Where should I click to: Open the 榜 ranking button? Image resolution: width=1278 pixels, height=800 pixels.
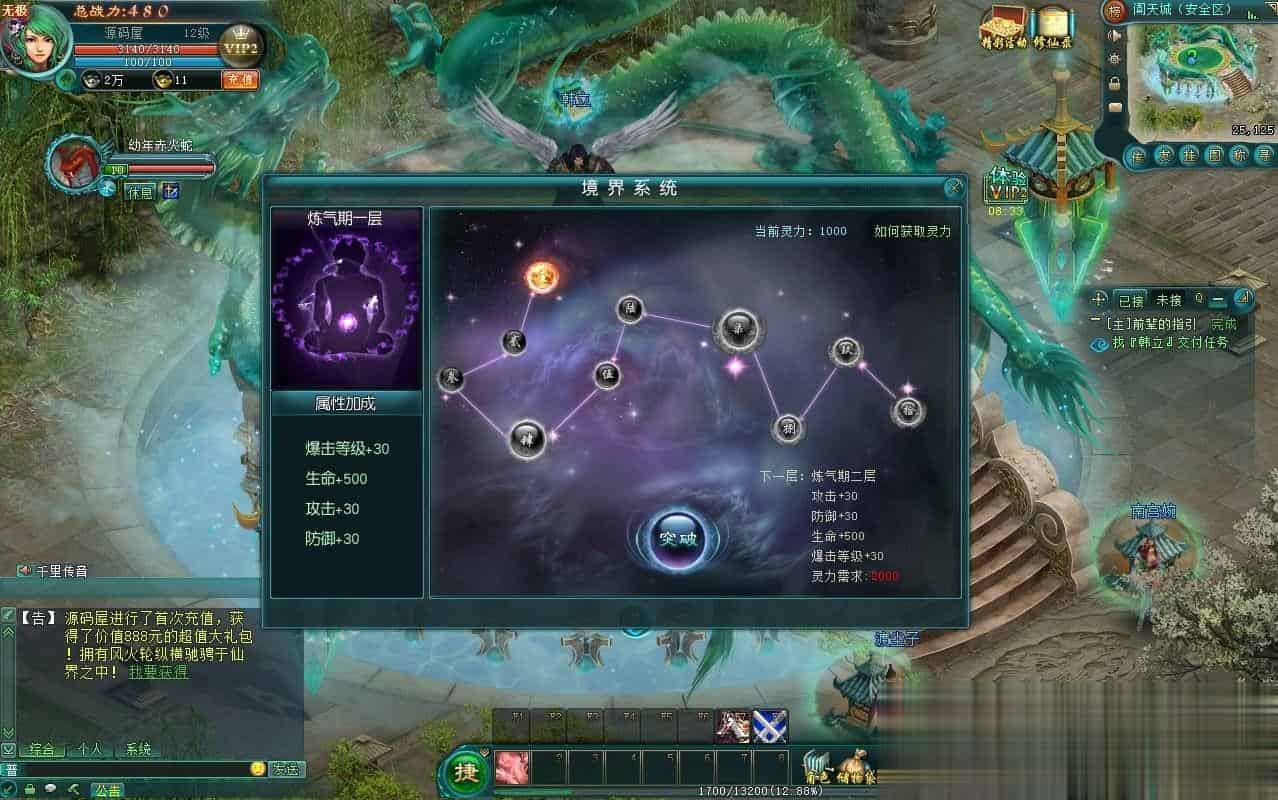1114,11
